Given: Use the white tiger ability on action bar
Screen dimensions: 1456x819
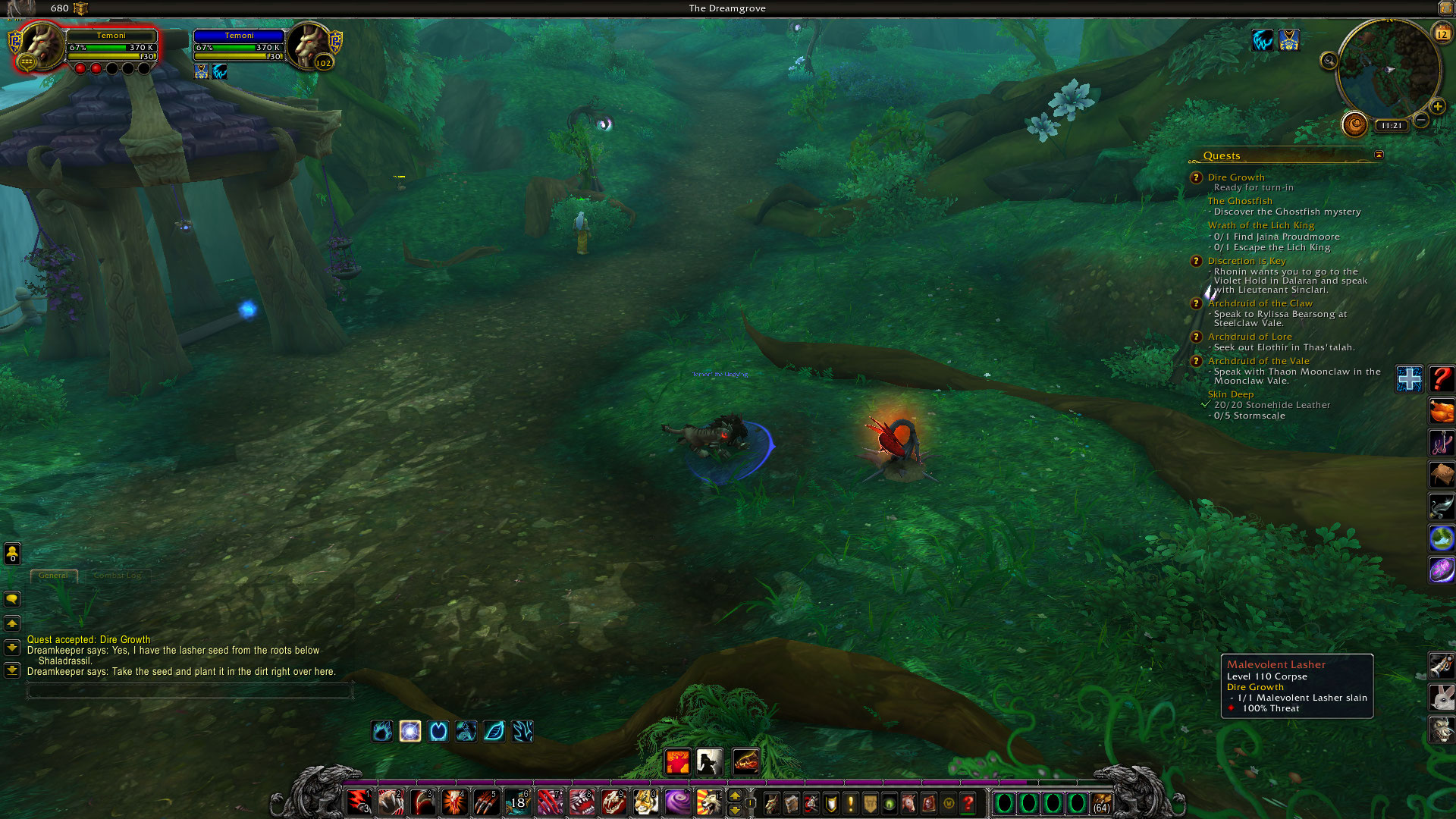Looking at the screenshot, I should point(645,802).
